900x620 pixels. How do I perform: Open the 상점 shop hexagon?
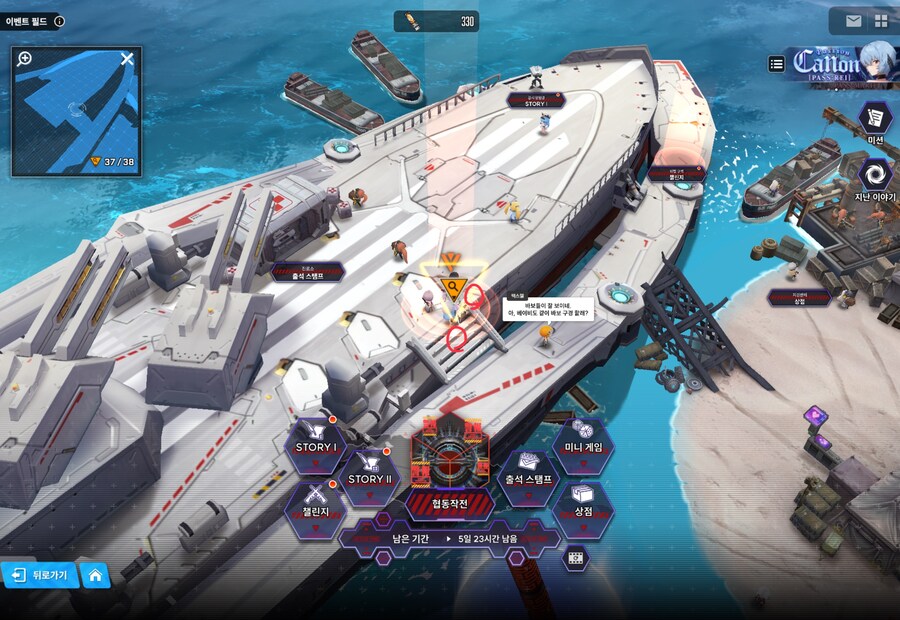pyautogui.click(x=583, y=509)
